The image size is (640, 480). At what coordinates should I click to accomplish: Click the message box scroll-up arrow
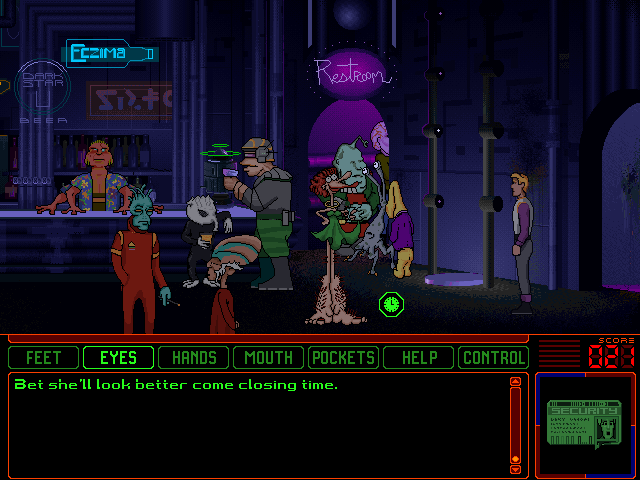coord(516,381)
